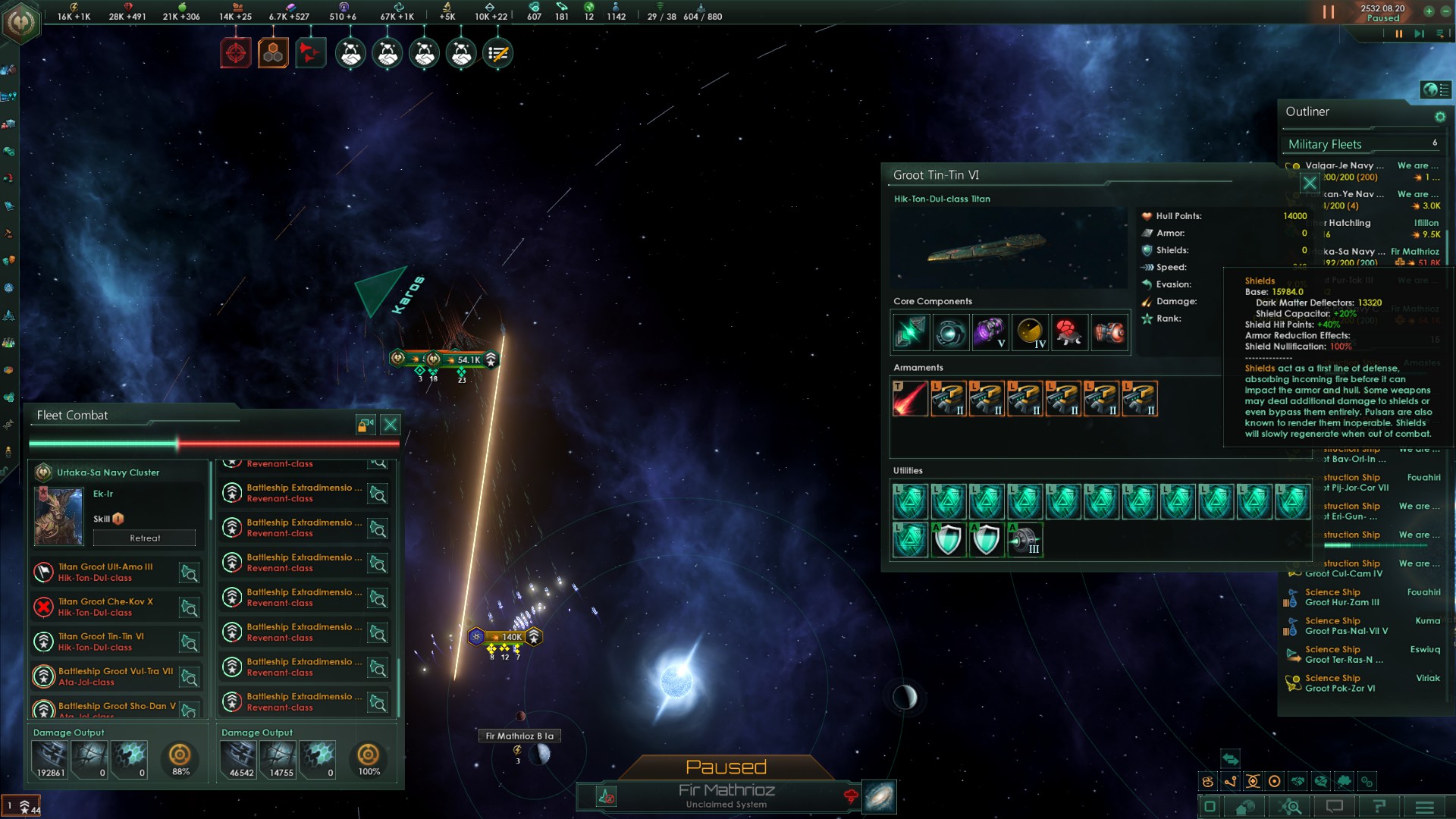Select Titan Groot Che-Kov X row

pos(106,607)
